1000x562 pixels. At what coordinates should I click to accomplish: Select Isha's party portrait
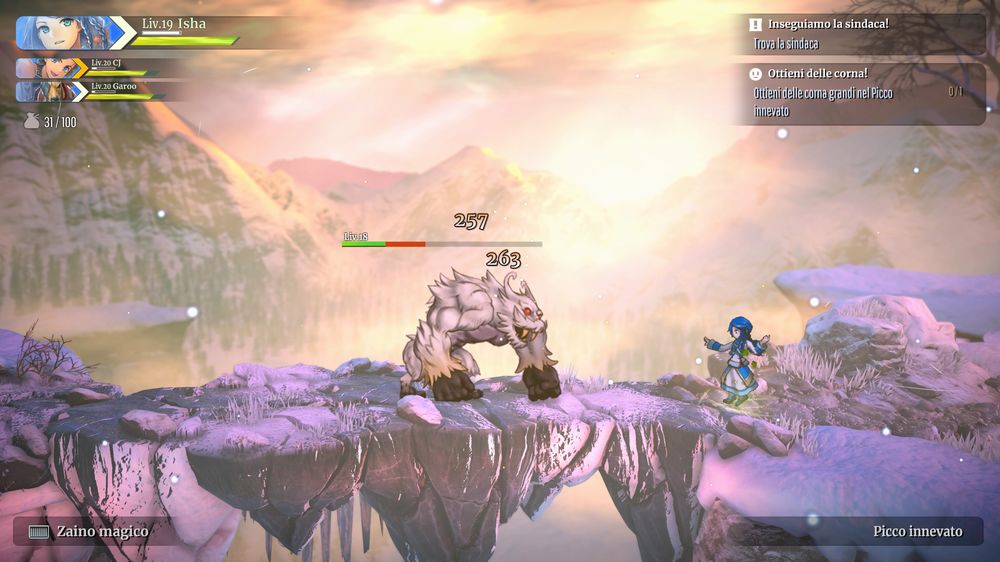click(x=62, y=32)
